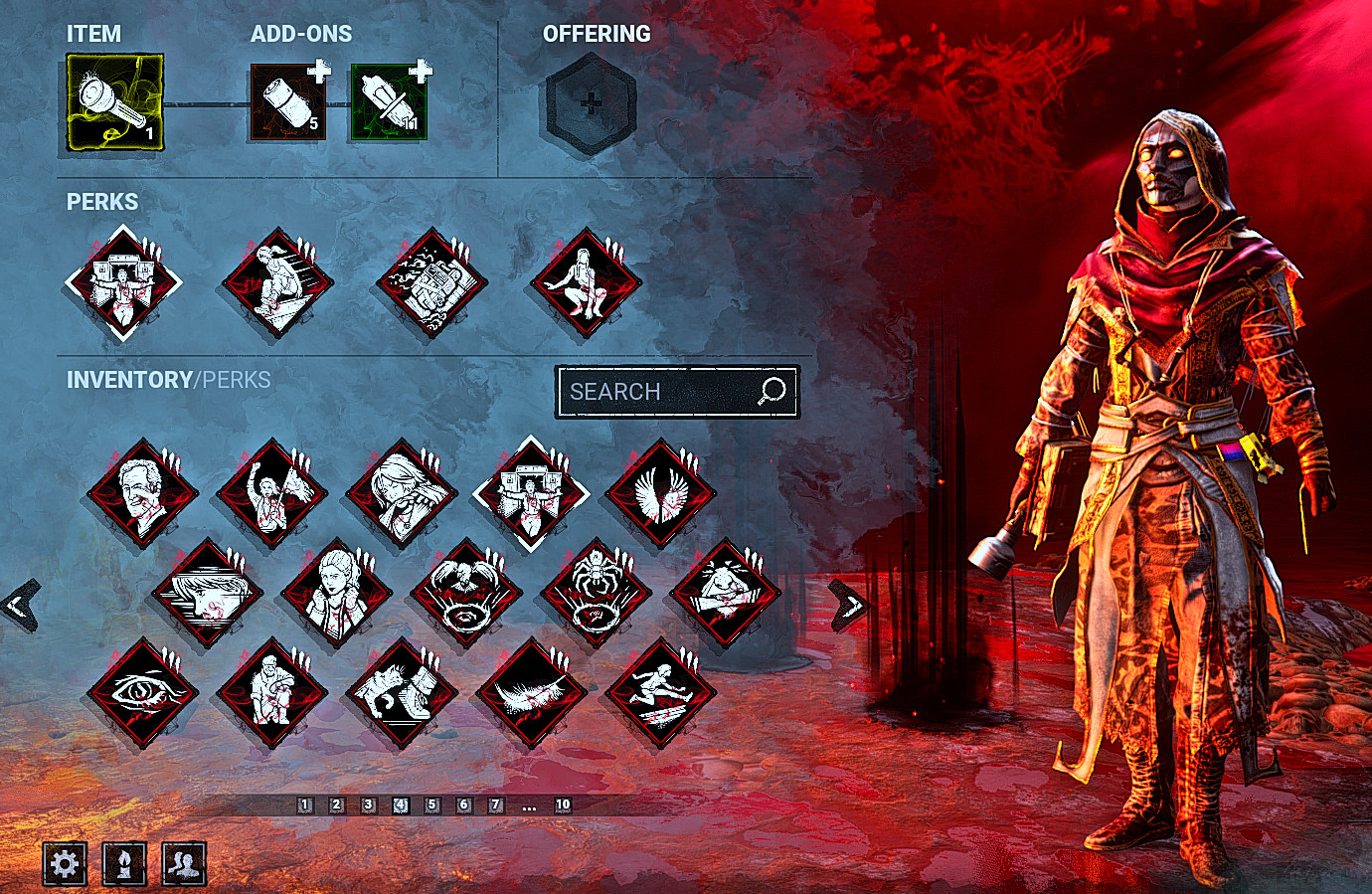Open the empty offering slot
The image size is (1372, 894).
(591, 103)
